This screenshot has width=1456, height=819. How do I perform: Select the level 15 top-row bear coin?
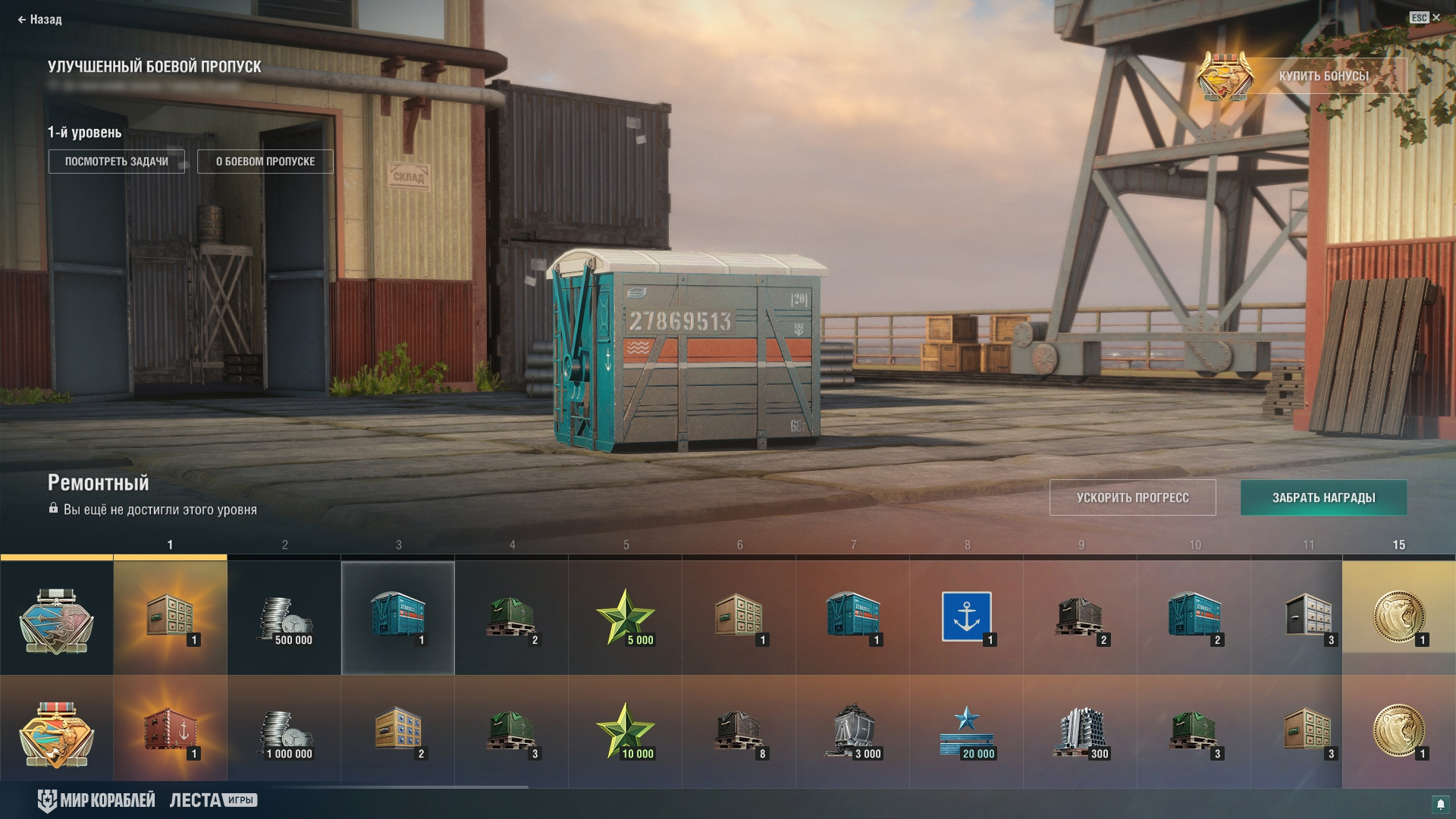tap(1398, 617)
